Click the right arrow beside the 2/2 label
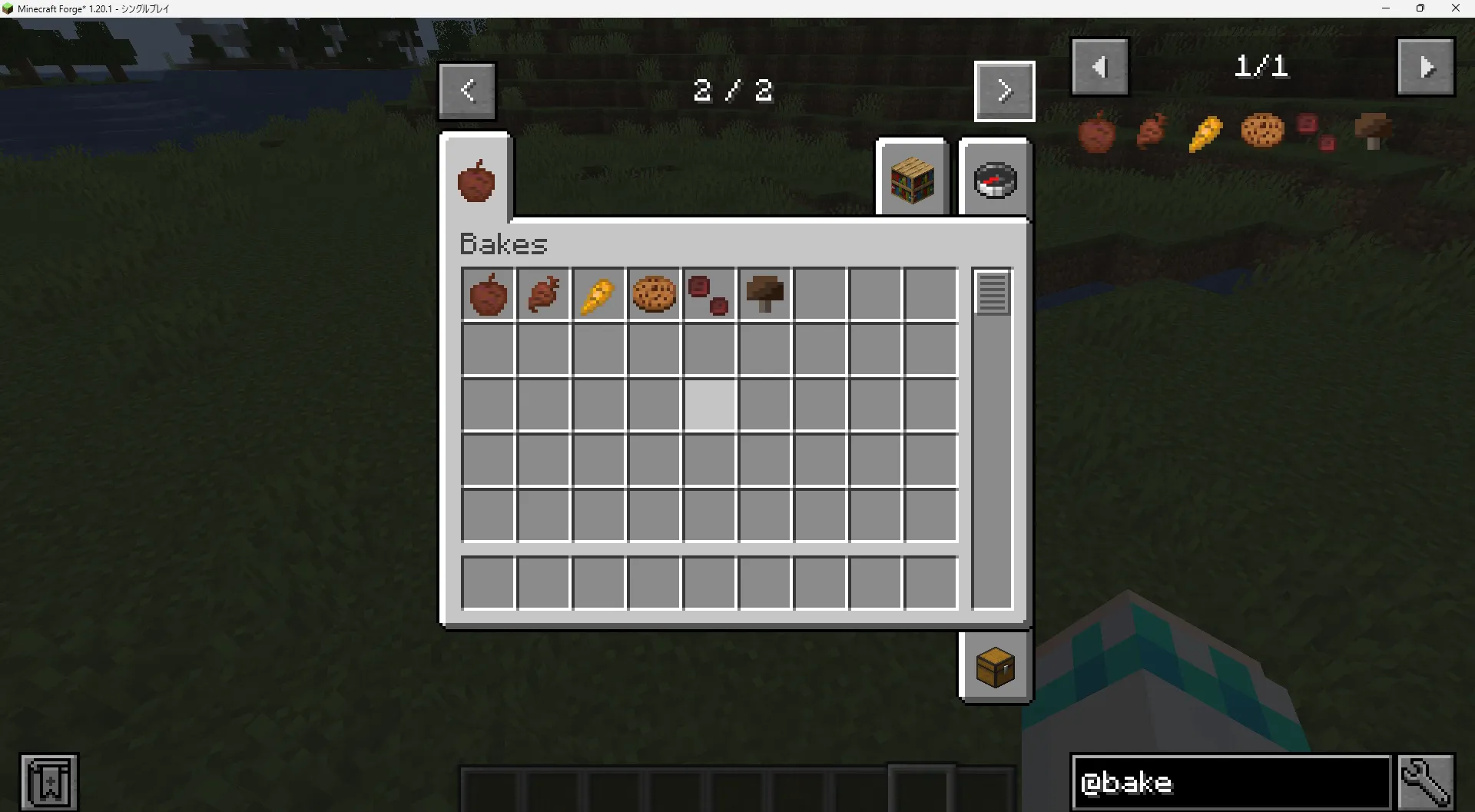 (x=1005, y=90)
